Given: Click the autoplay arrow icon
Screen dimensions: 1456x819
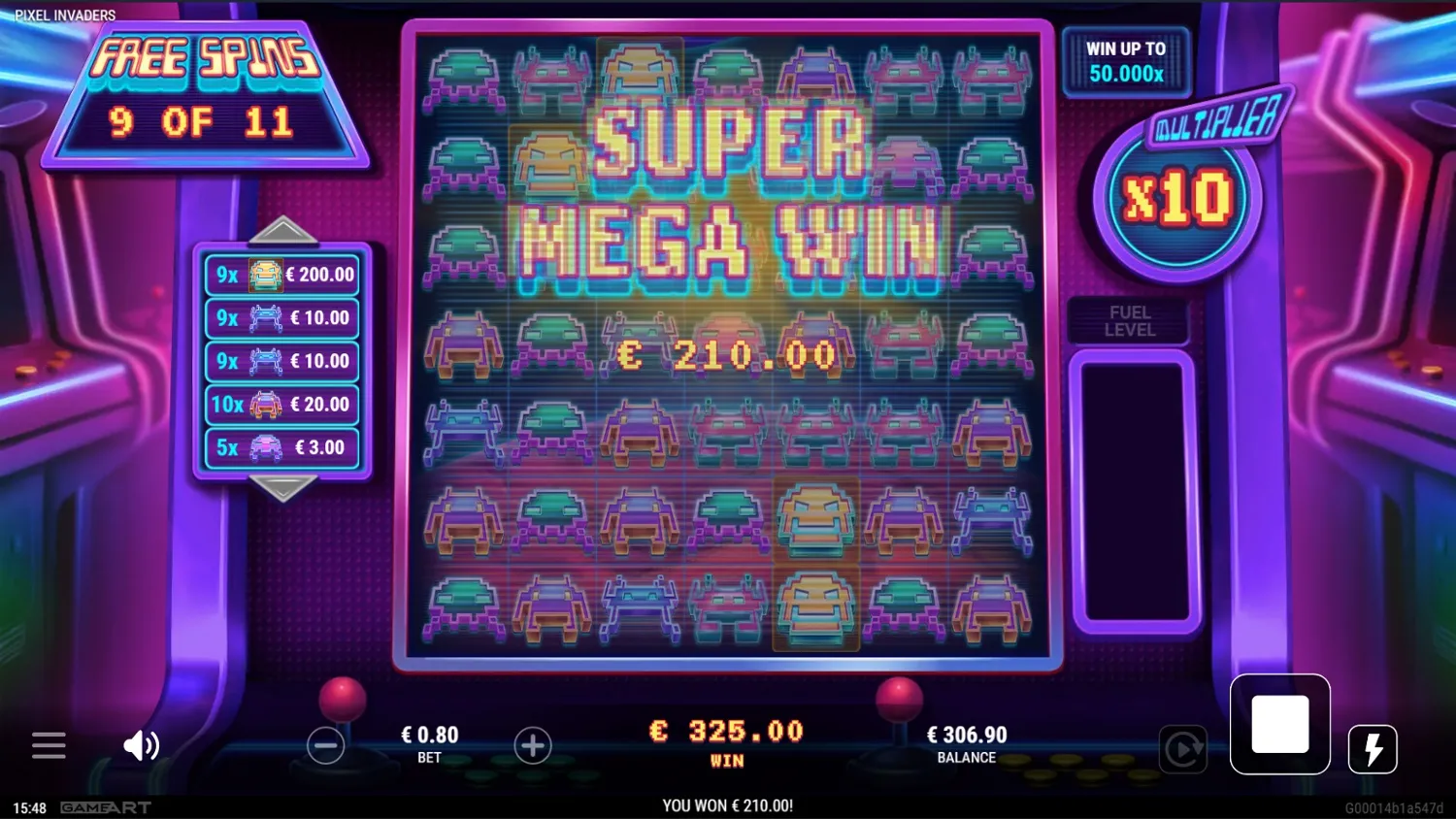Looking at the screenshot, I should [1183, 750].
